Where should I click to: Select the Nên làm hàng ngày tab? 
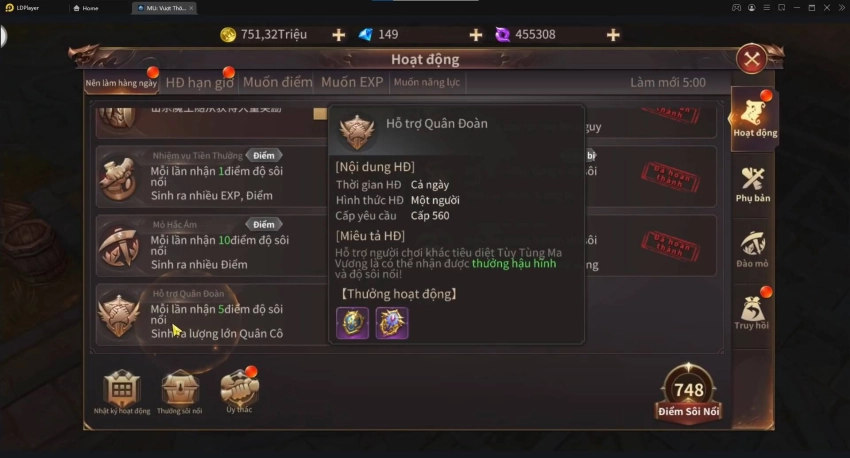pos(121,82)
